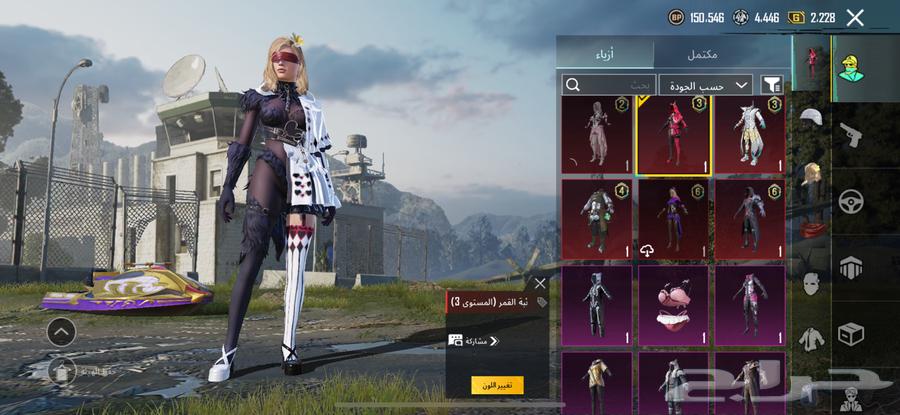900x415 pixels.
Task: Close the inventory screen with the X
Action: tap(855, 17)
